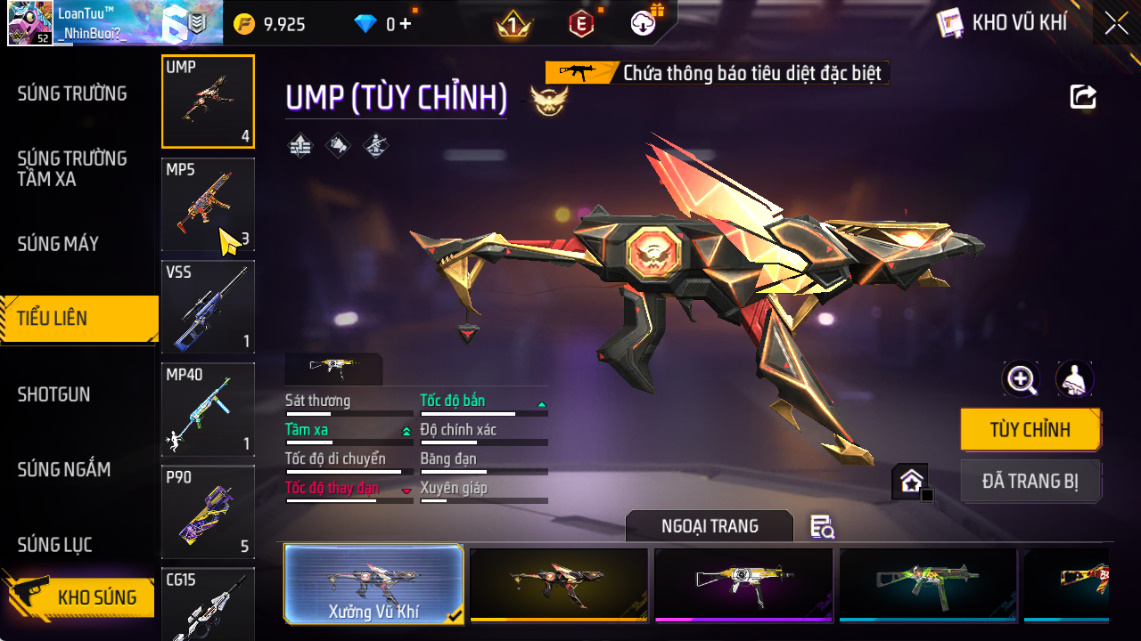Open the skin list search icon
This screenshot has width=1141, height=641.
pos(822,527)
